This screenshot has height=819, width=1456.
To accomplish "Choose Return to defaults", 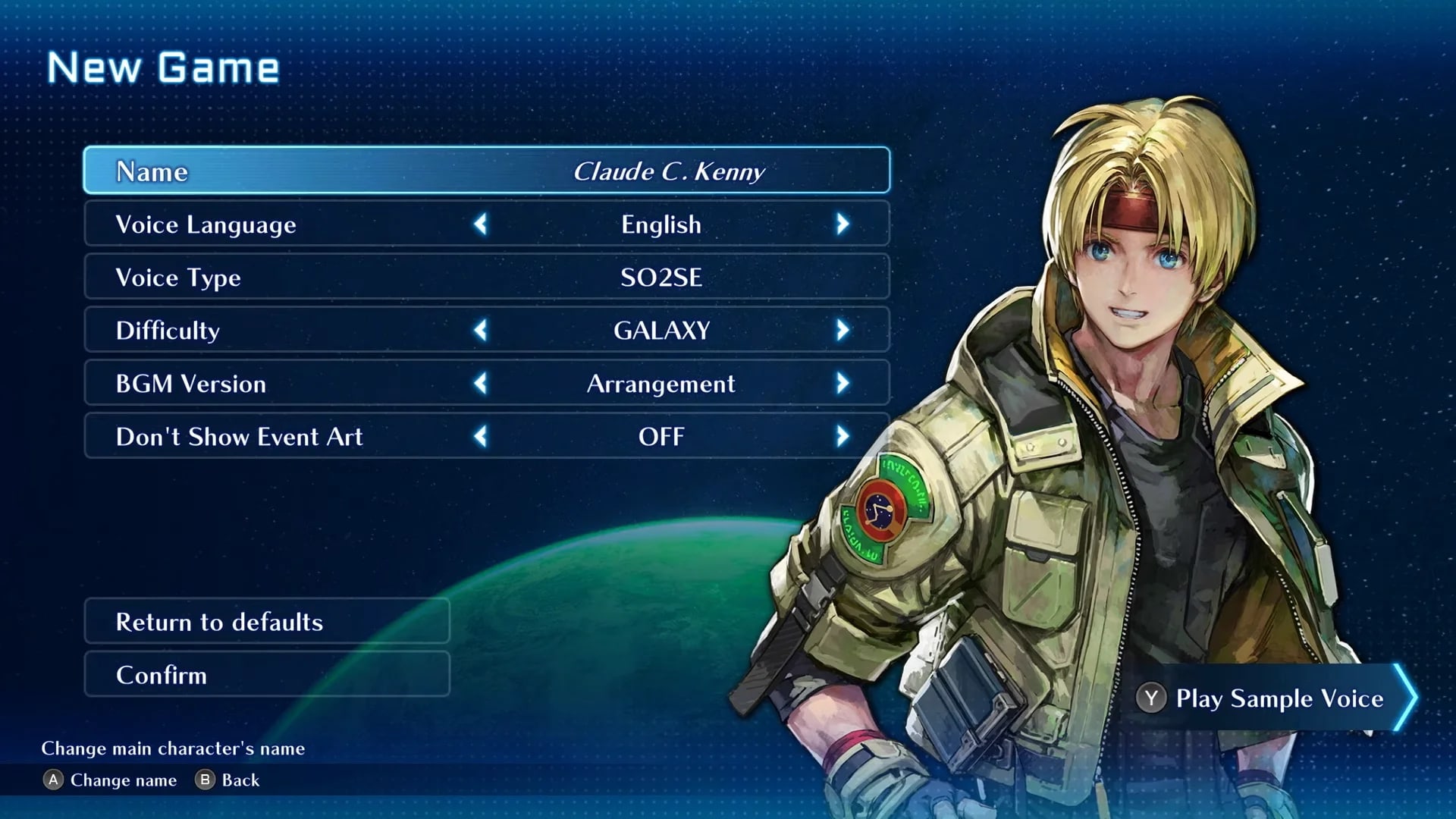I will point(266,622).
